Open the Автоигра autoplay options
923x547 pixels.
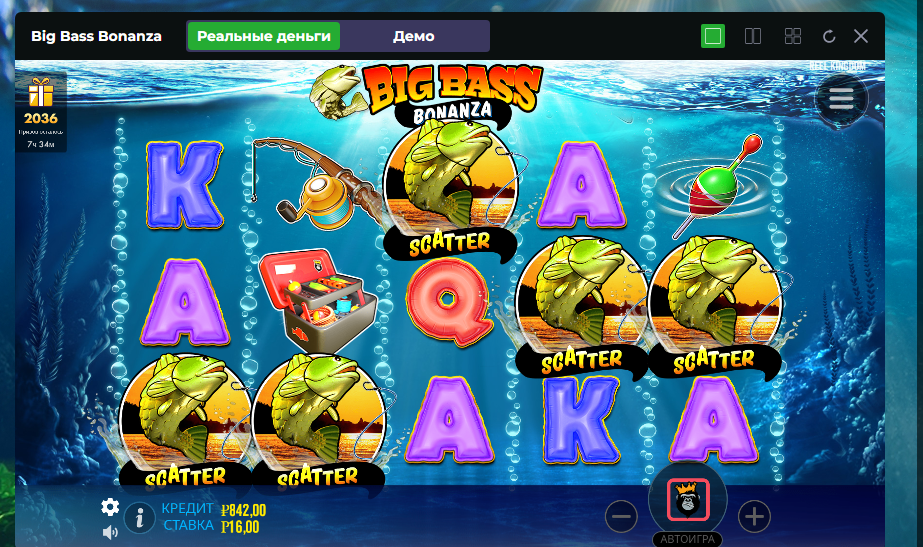coord(688,538)
